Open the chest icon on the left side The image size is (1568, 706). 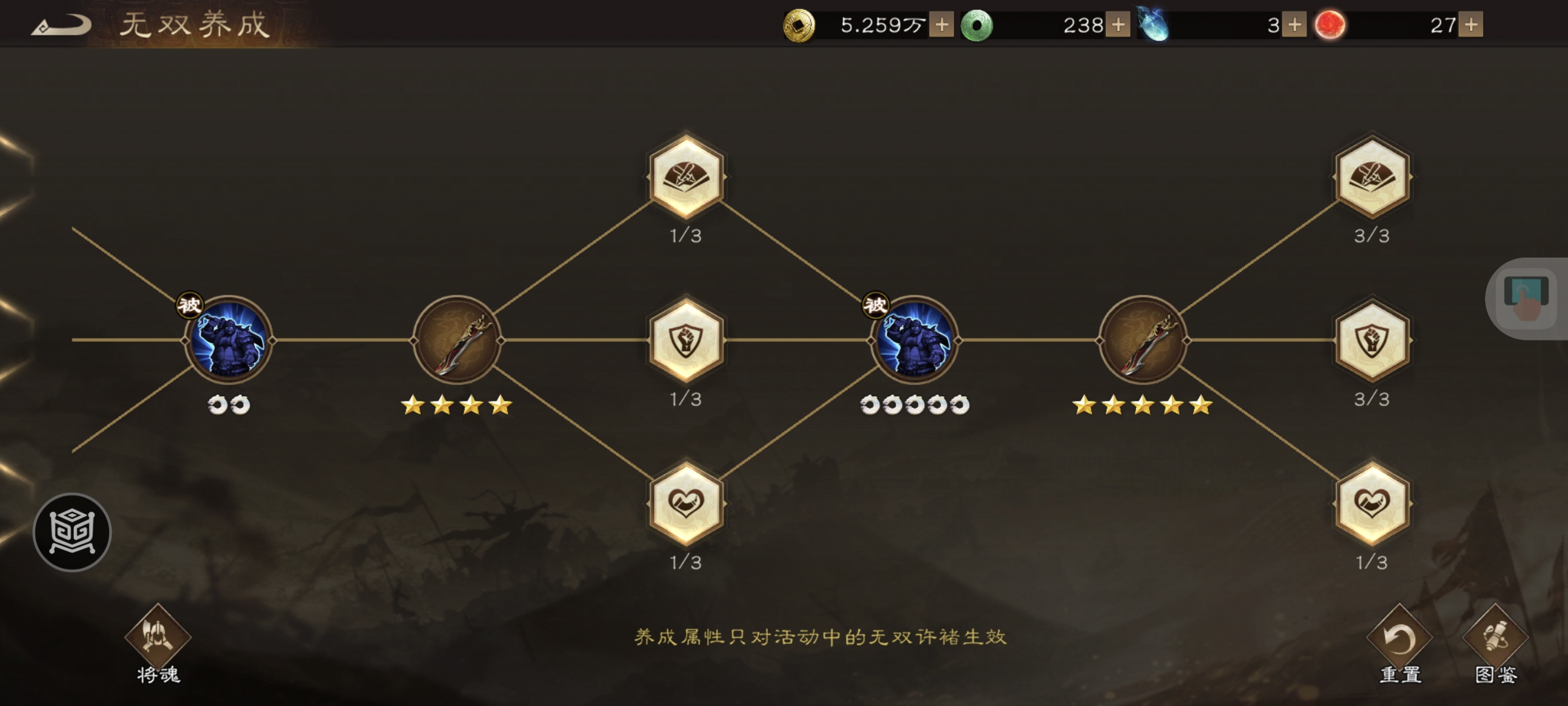coord(74,531)
